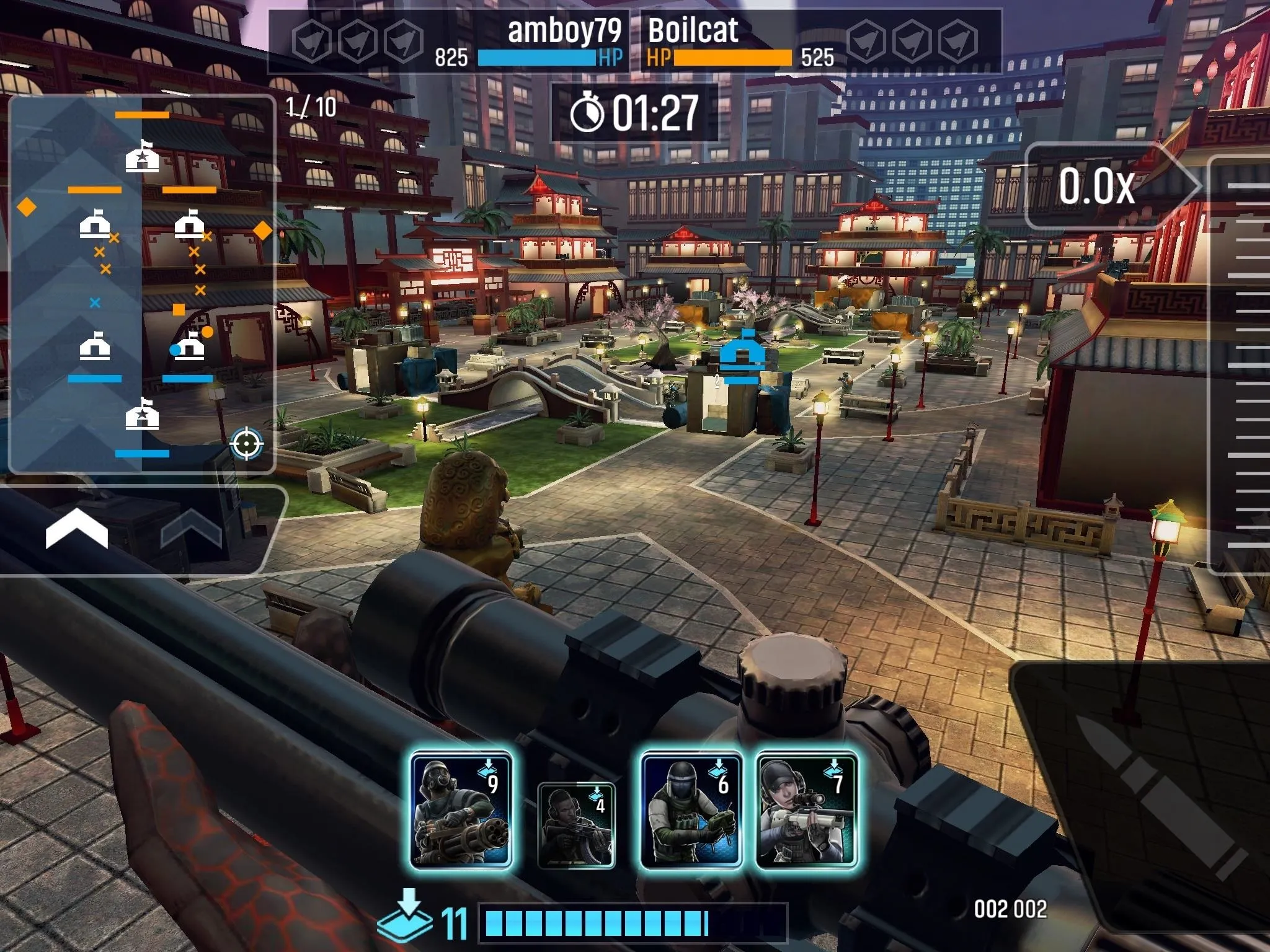Image resolution: width=1270 pixels, height=952 pixels.
Task: Adjust the scope zoom slider scale
Action: tap(1240, 366)
